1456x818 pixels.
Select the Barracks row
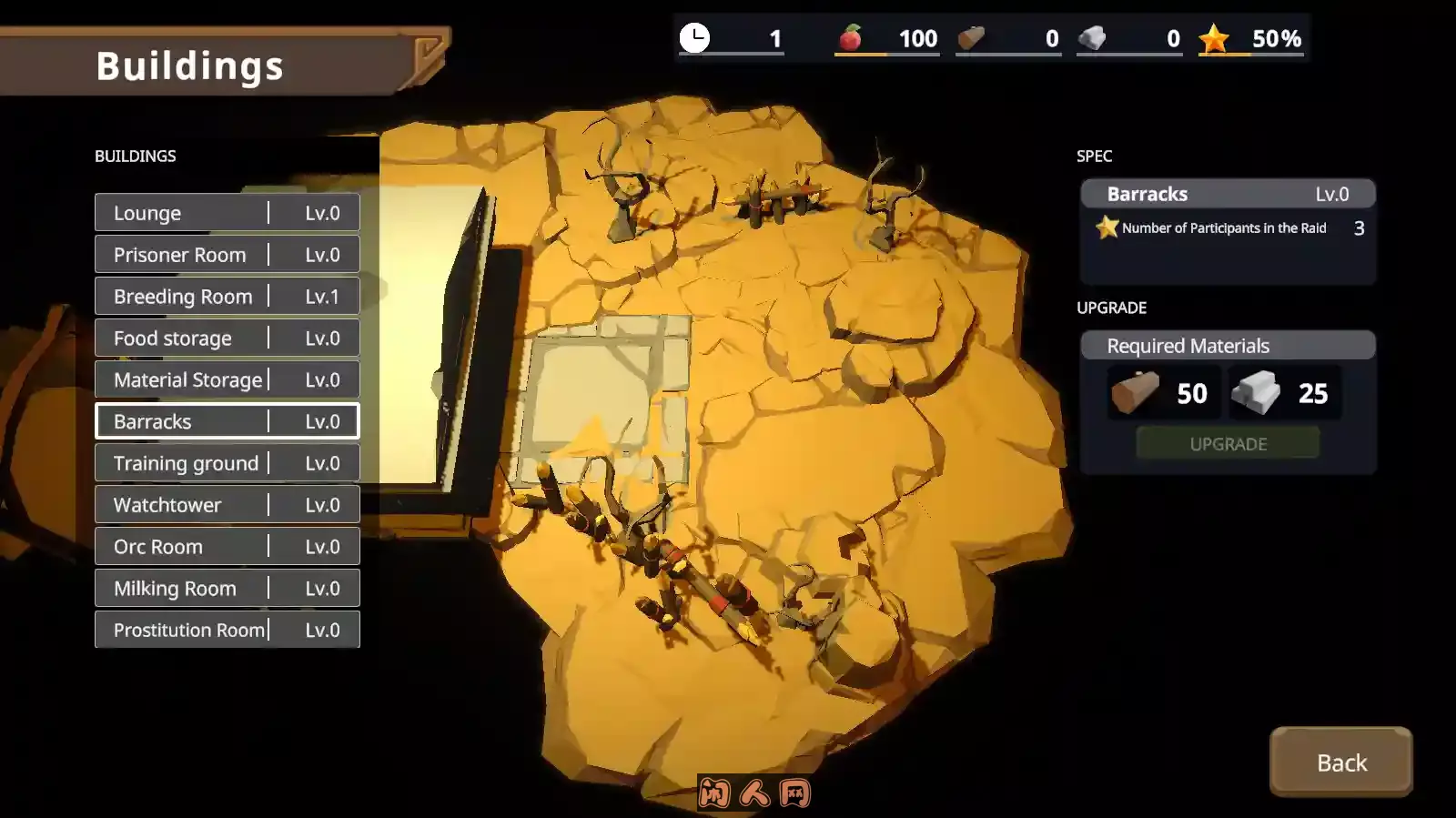tap(227, 422)
